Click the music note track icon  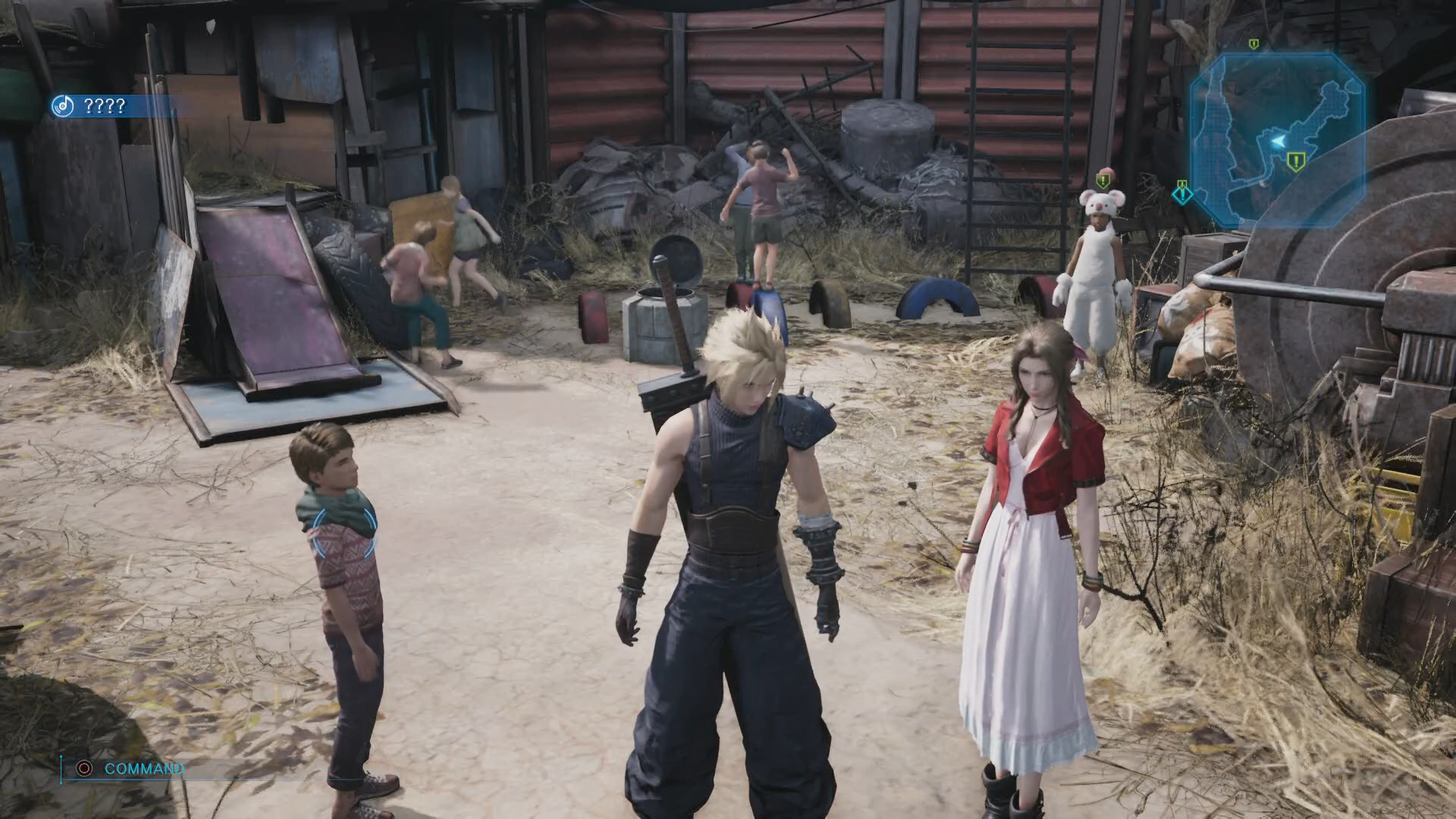(x=62, y=106)
